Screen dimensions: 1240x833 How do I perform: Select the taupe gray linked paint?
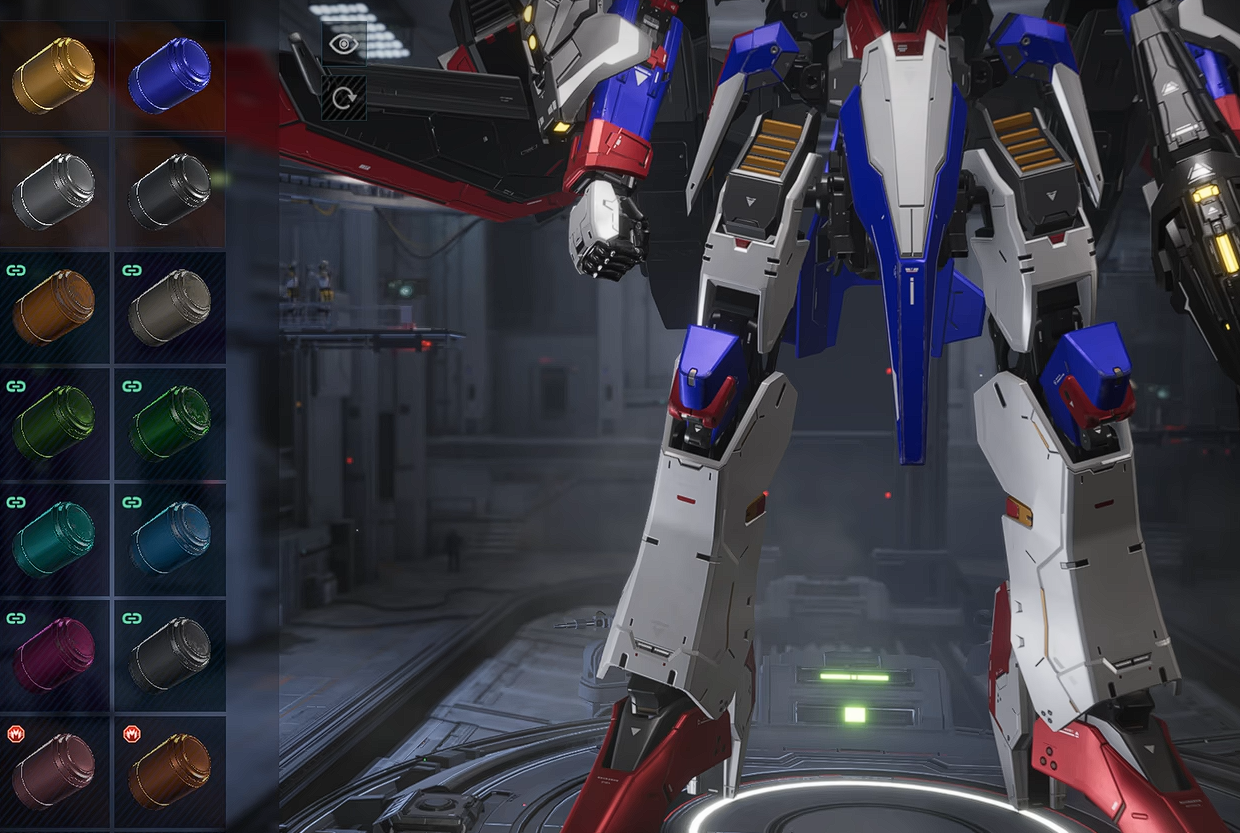click(x=169, y=307)
